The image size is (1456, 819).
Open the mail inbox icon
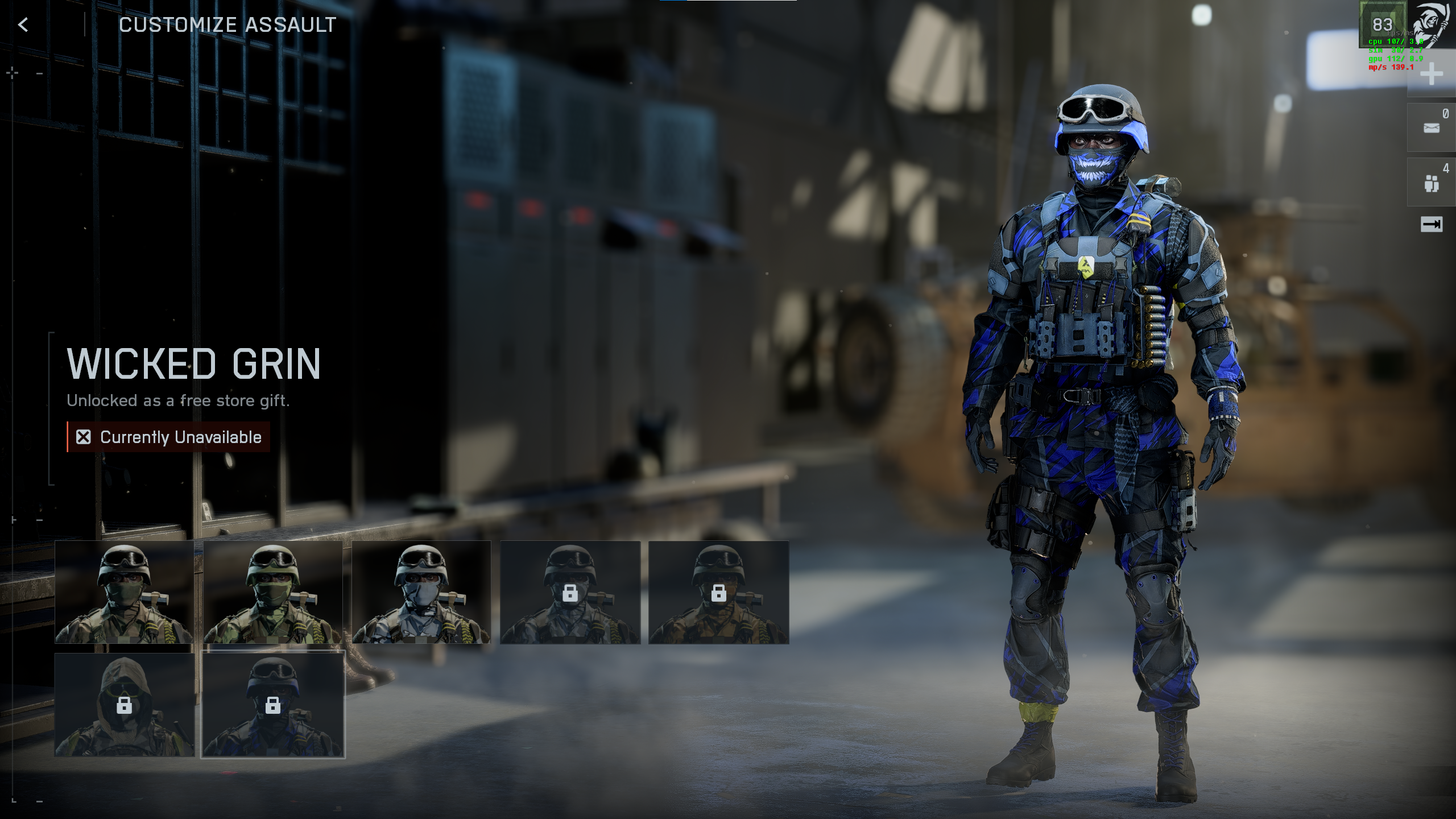pyautogui.click(x=1431, y=128)
